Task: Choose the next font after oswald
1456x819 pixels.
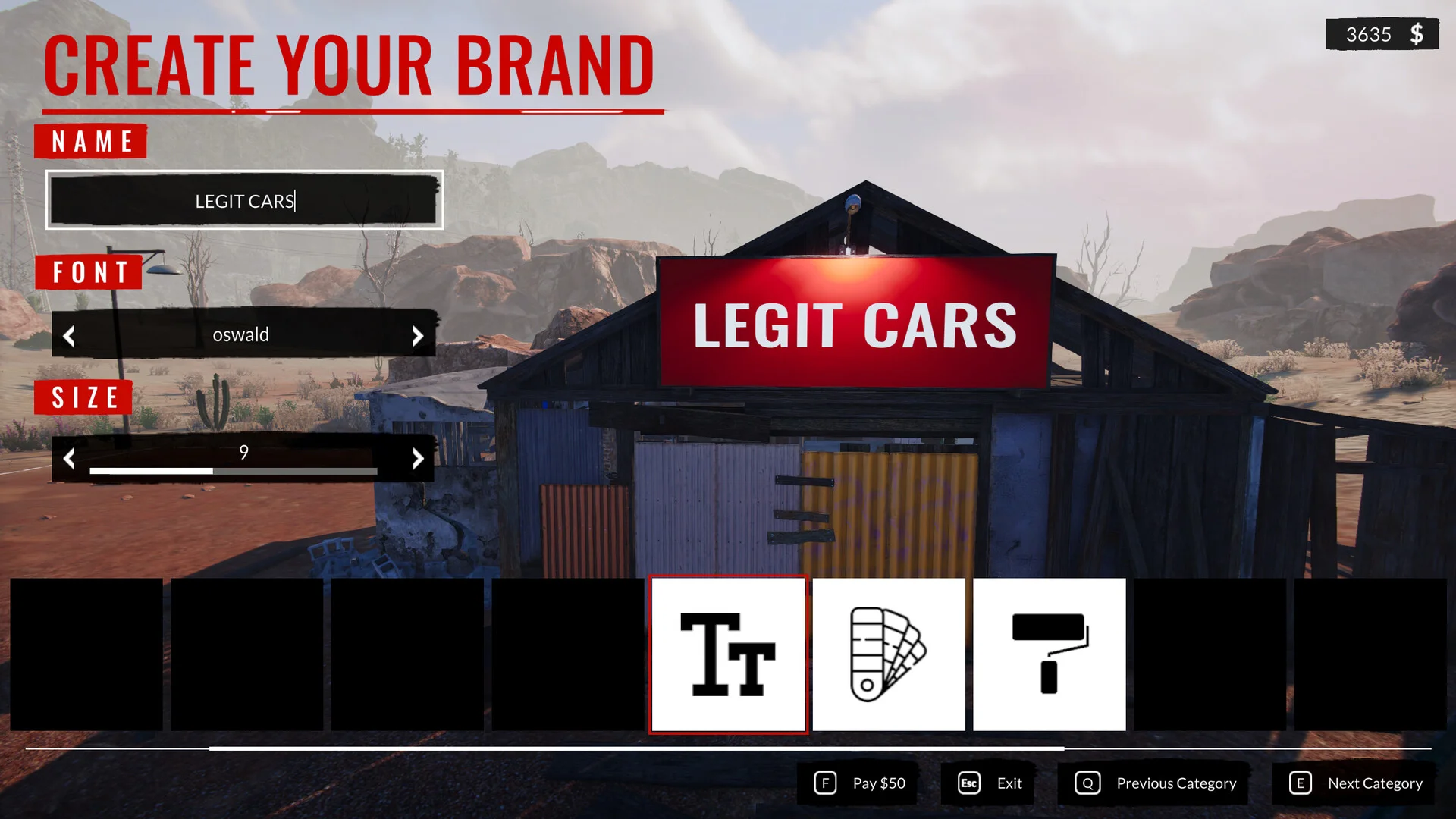Action: (x=417, y=336)
